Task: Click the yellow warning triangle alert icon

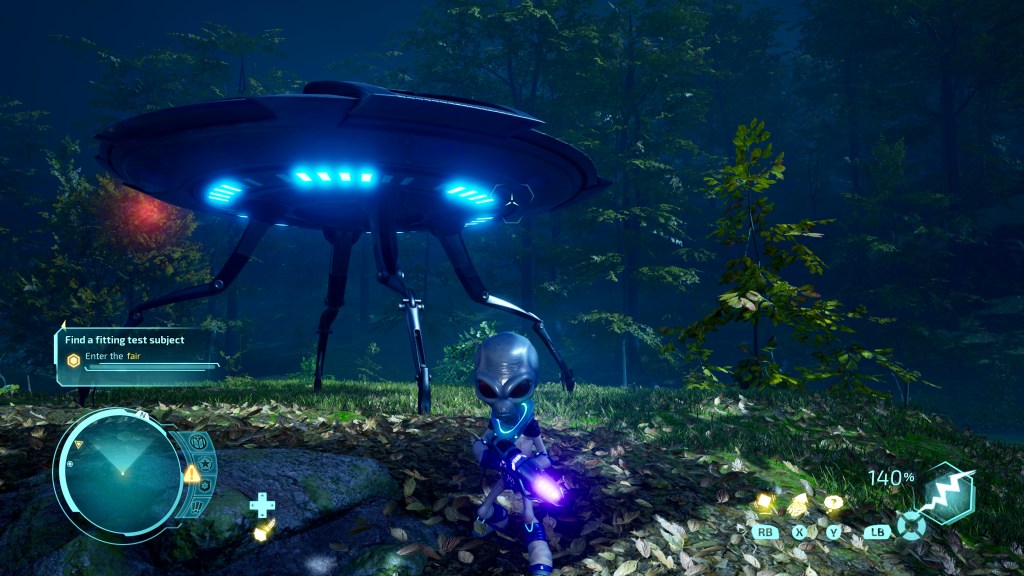Action: tap(191, 473)
